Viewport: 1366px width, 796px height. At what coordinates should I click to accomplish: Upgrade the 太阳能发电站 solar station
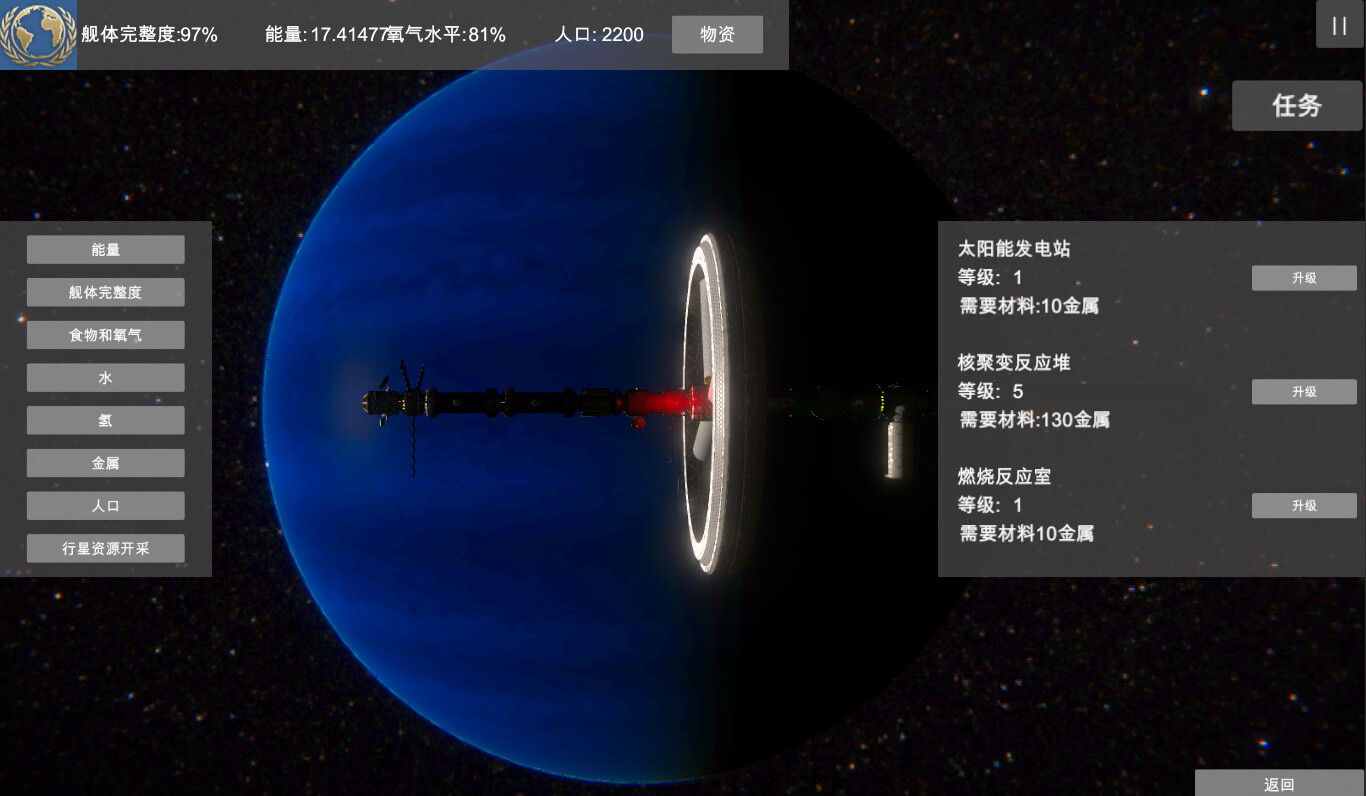click(1303, 278)
